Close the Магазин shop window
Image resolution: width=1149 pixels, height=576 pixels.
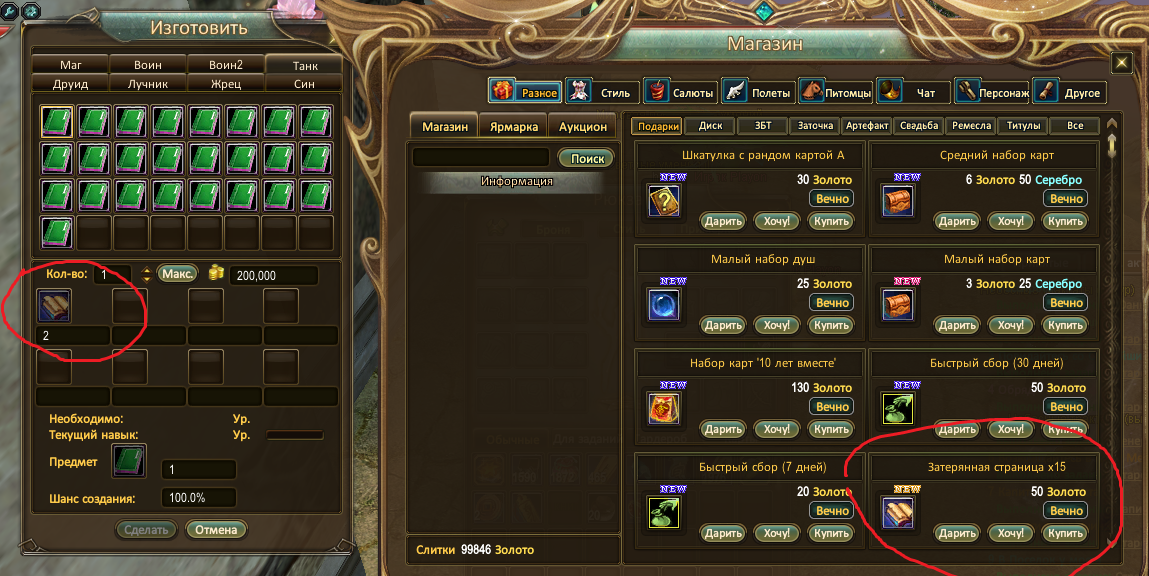point(1122,63)
